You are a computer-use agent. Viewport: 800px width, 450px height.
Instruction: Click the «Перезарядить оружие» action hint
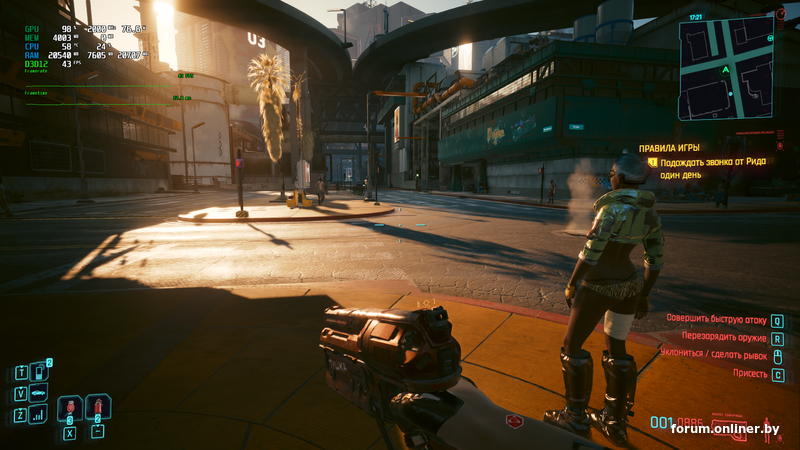724,339
